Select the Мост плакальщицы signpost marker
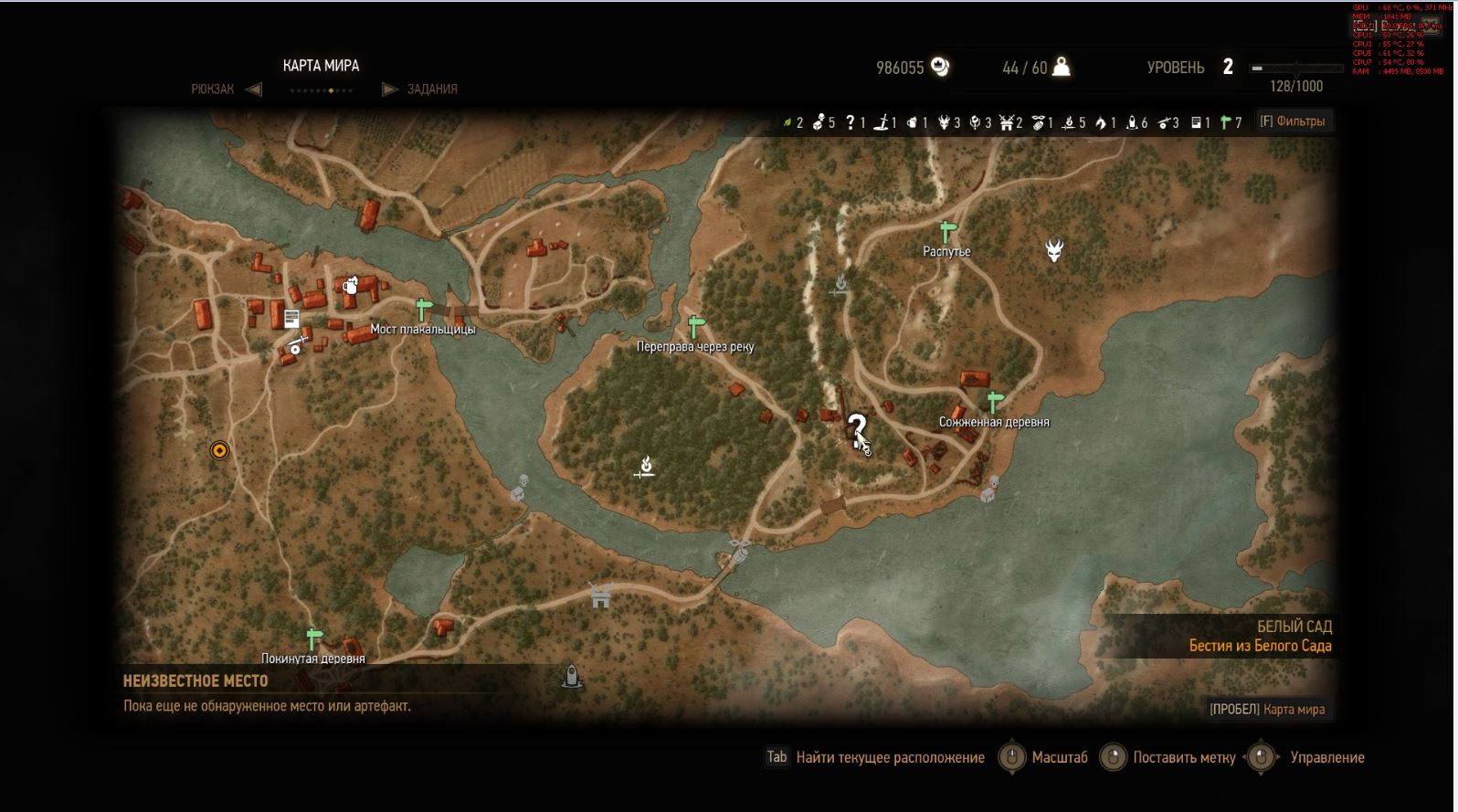Viewport: 1458px width, 812px height. coord(422,309)
